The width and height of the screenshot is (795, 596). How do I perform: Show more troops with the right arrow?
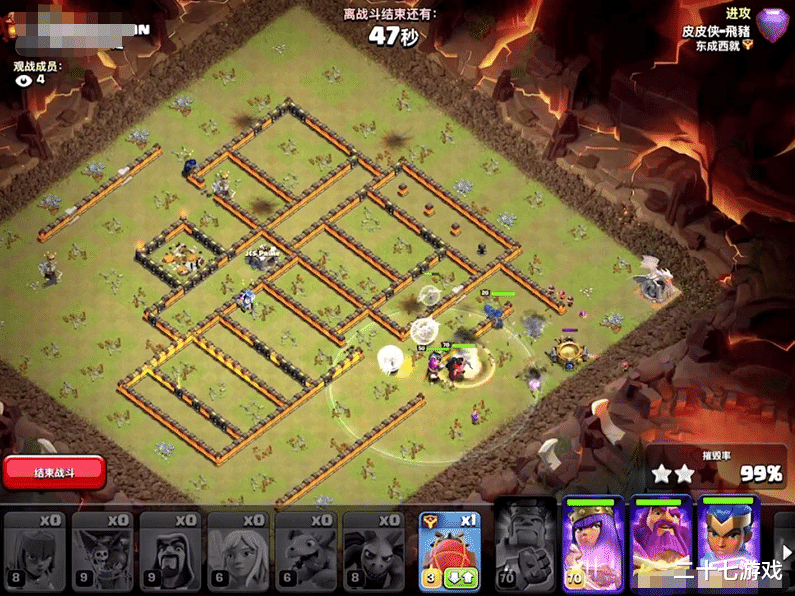tap(786, 551)
